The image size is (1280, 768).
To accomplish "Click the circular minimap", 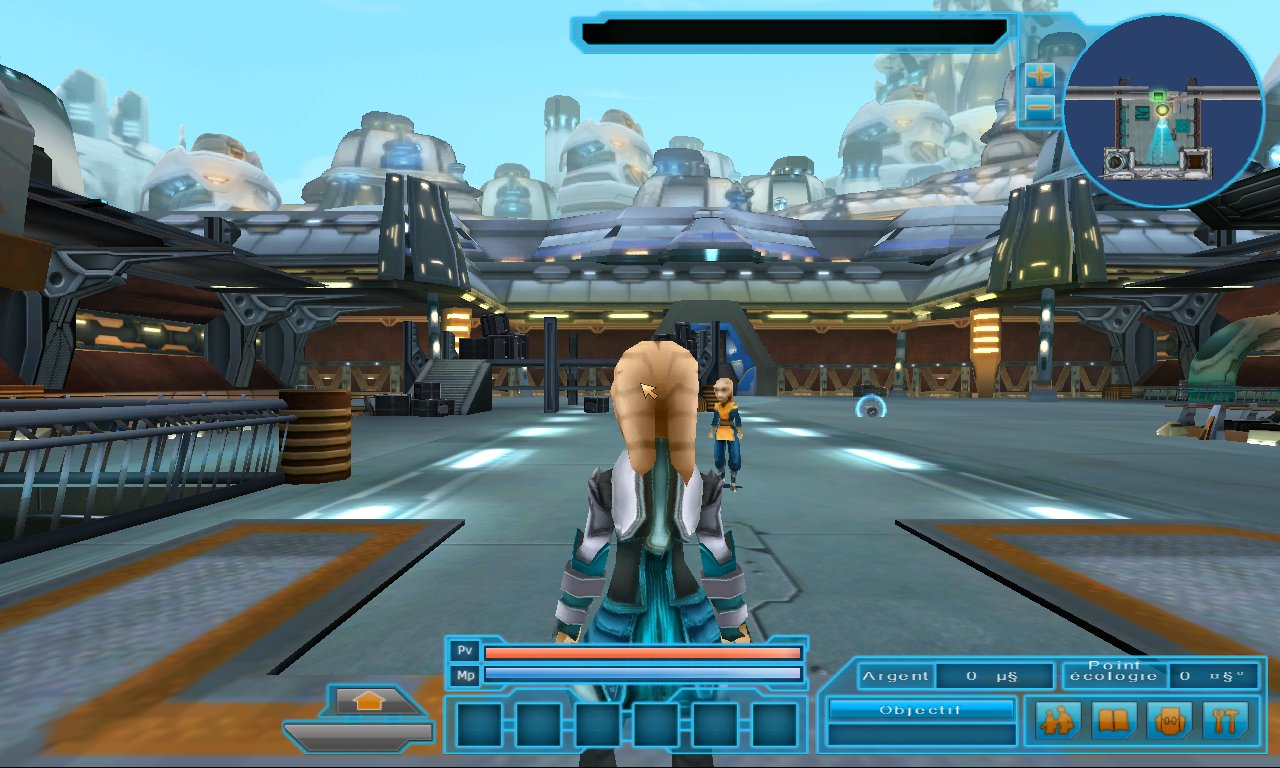I will click(1162, 110).
